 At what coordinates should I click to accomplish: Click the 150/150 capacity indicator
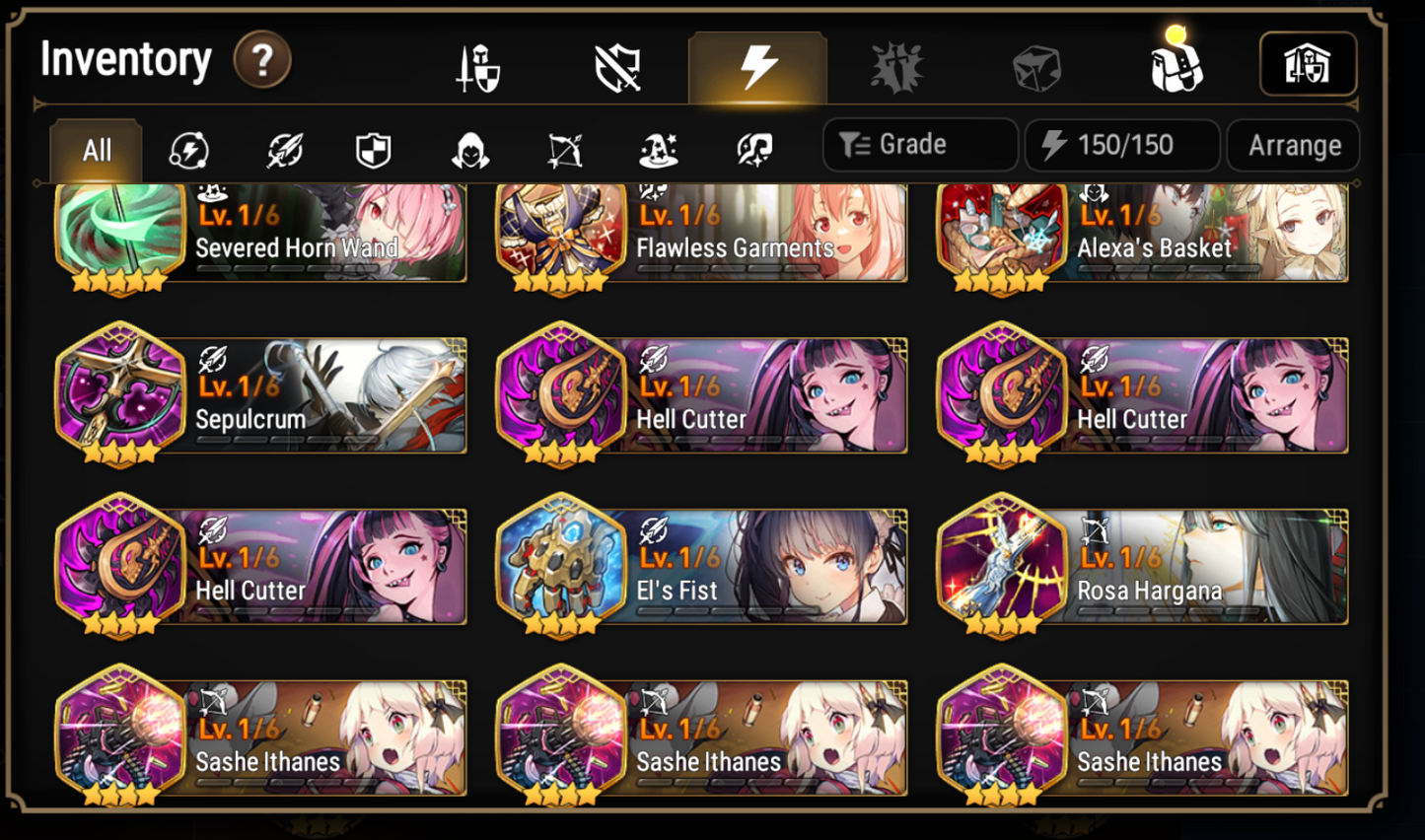pos(1121,145)
